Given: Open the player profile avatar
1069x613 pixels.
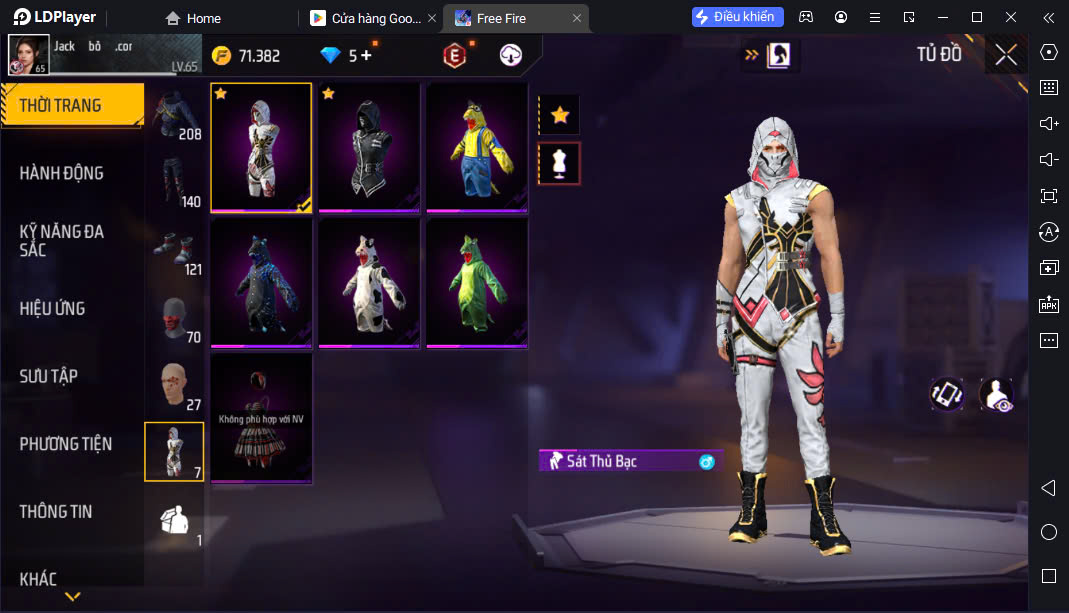Looking at the screenshot, I should [29, 55].
